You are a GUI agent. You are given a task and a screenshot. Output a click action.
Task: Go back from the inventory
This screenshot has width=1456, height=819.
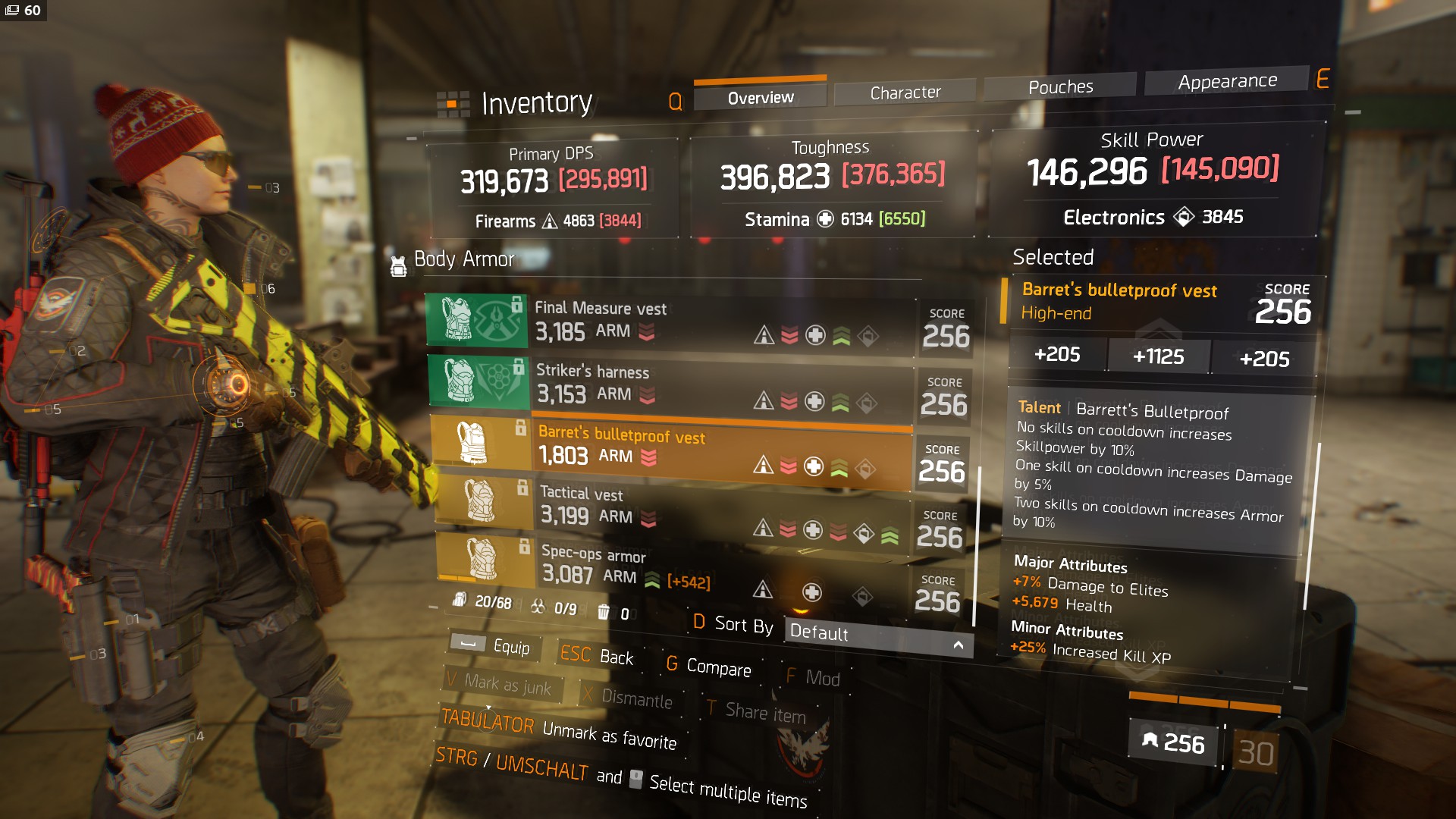[597, 656]
